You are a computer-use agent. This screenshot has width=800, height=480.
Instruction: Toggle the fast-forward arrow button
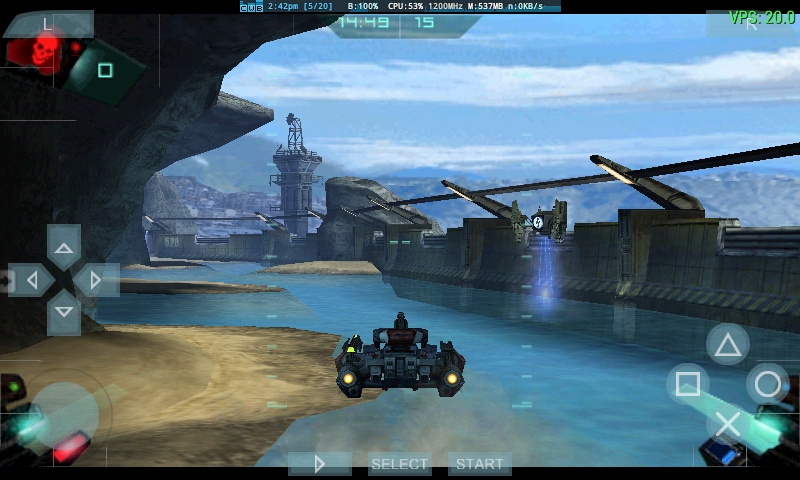[320, 464]
